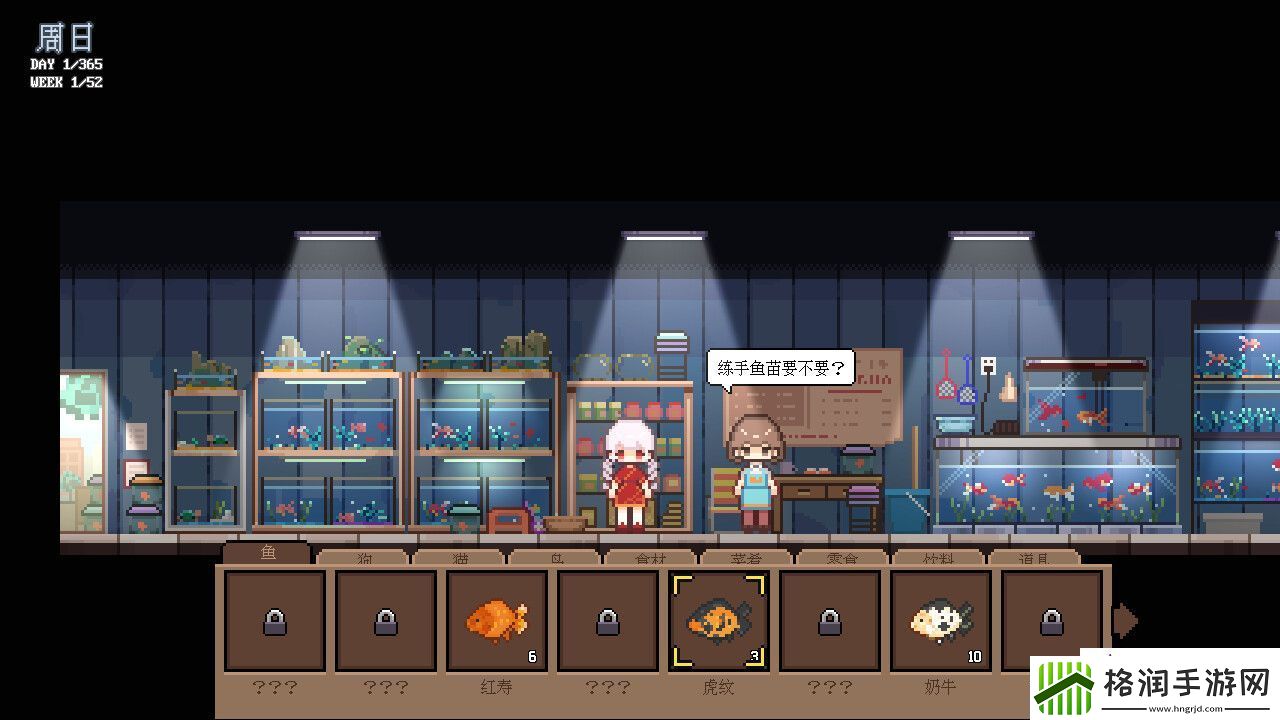Image resolution: width=1280 pixels, height=720 pixels.
Task: Click the right arrow for the next shop page
Action: point(1126,620)
